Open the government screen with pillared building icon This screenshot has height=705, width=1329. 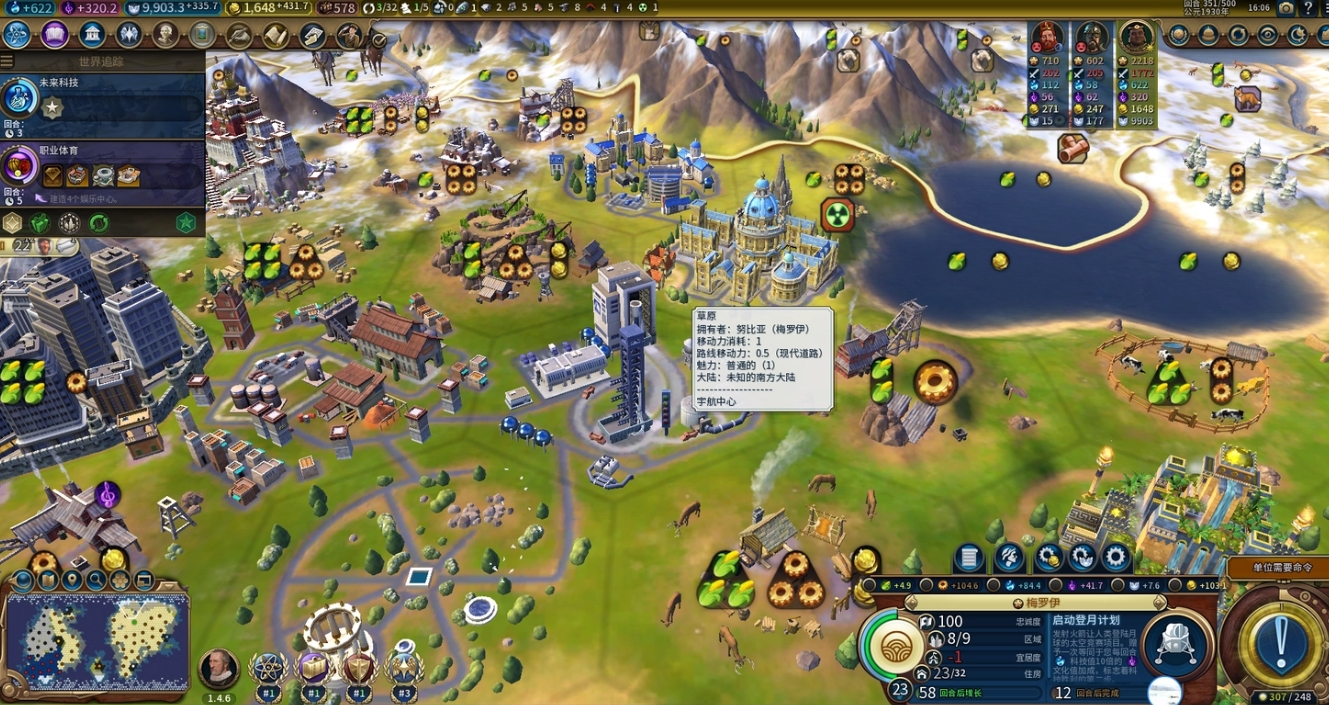pyautogui.click(x=92, y=35)
